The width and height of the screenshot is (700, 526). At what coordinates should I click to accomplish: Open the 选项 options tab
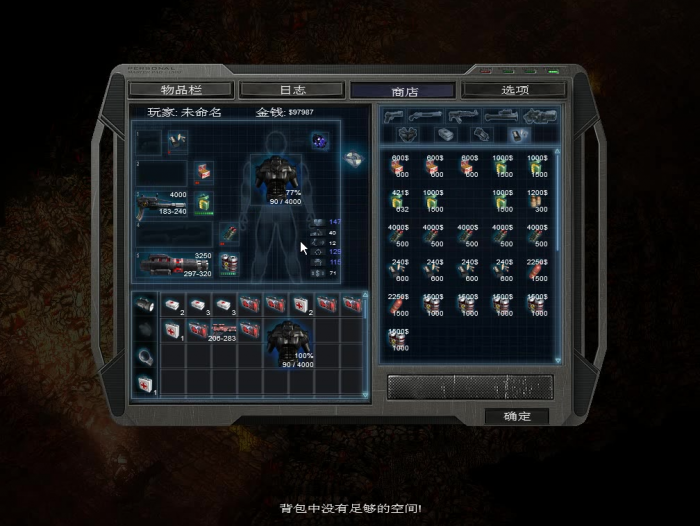click(514, 90)
